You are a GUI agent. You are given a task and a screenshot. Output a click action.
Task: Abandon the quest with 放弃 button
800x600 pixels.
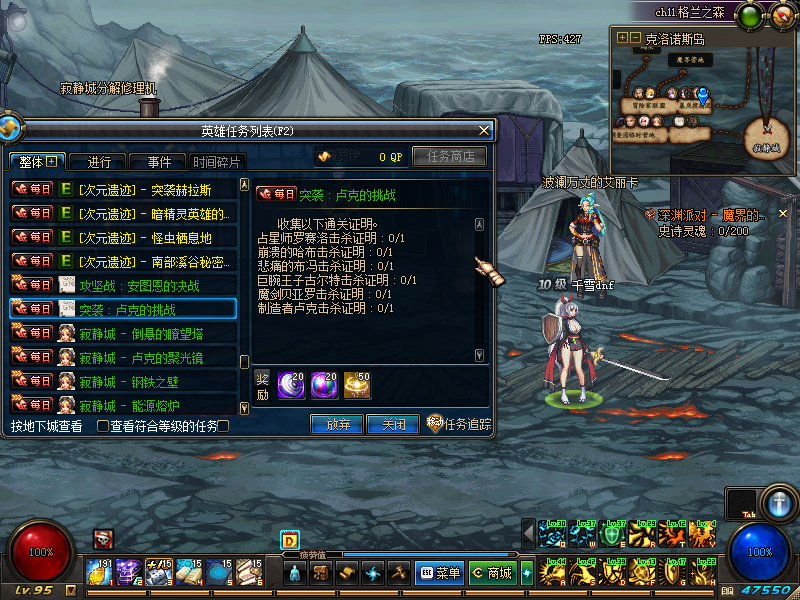[x=337, y=424]
